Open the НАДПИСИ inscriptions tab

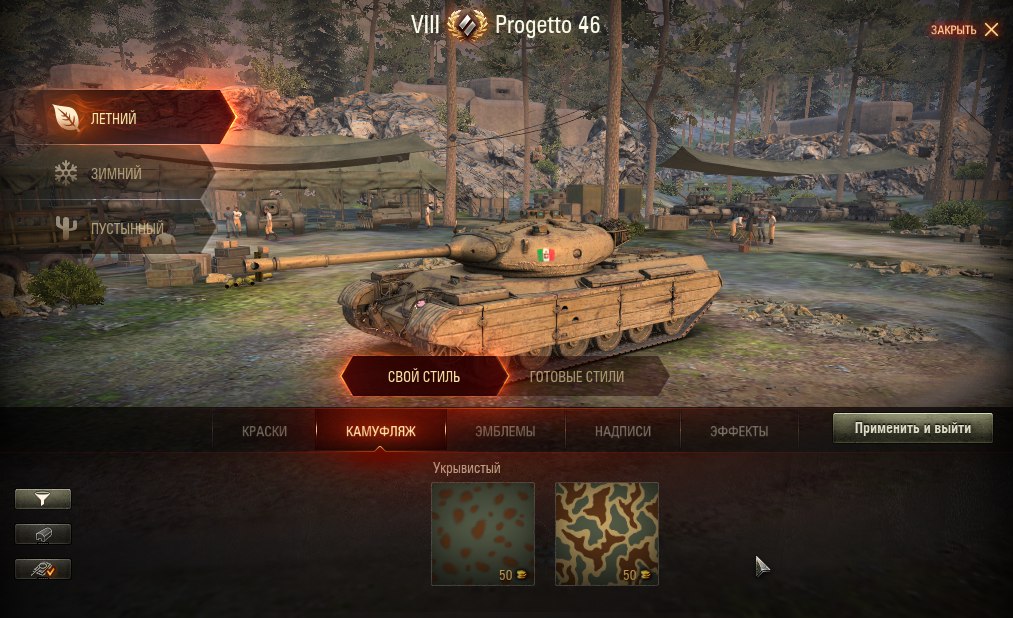(x=622, y=431)
